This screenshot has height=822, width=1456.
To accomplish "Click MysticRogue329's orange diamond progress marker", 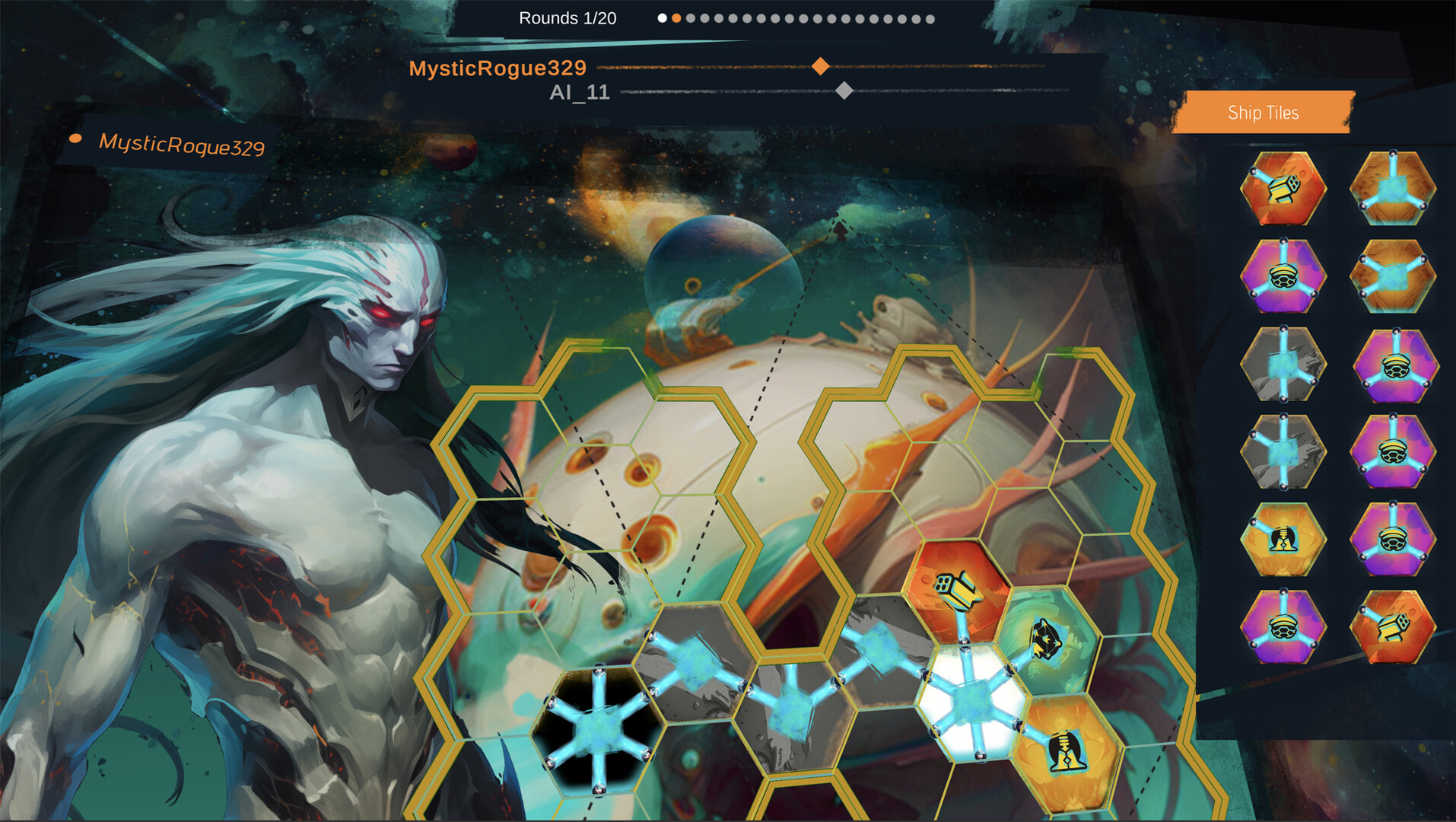I will 821,68.
